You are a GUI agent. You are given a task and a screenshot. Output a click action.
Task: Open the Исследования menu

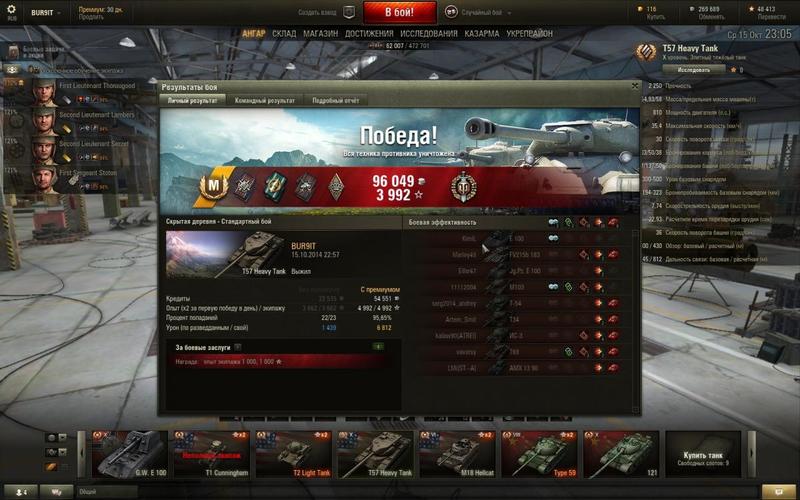428,33
